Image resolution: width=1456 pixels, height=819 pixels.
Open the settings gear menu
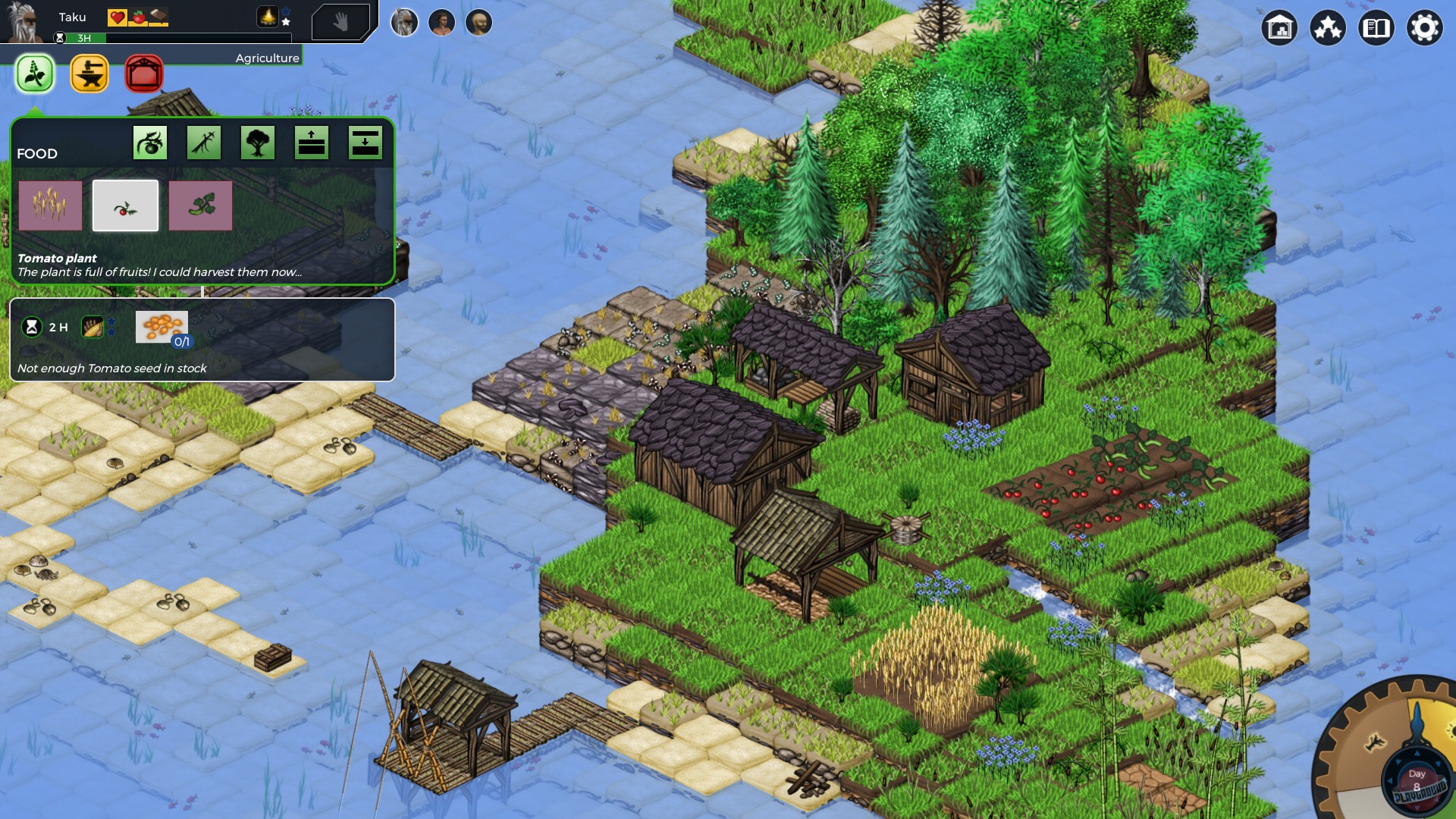pos(1425,28)
